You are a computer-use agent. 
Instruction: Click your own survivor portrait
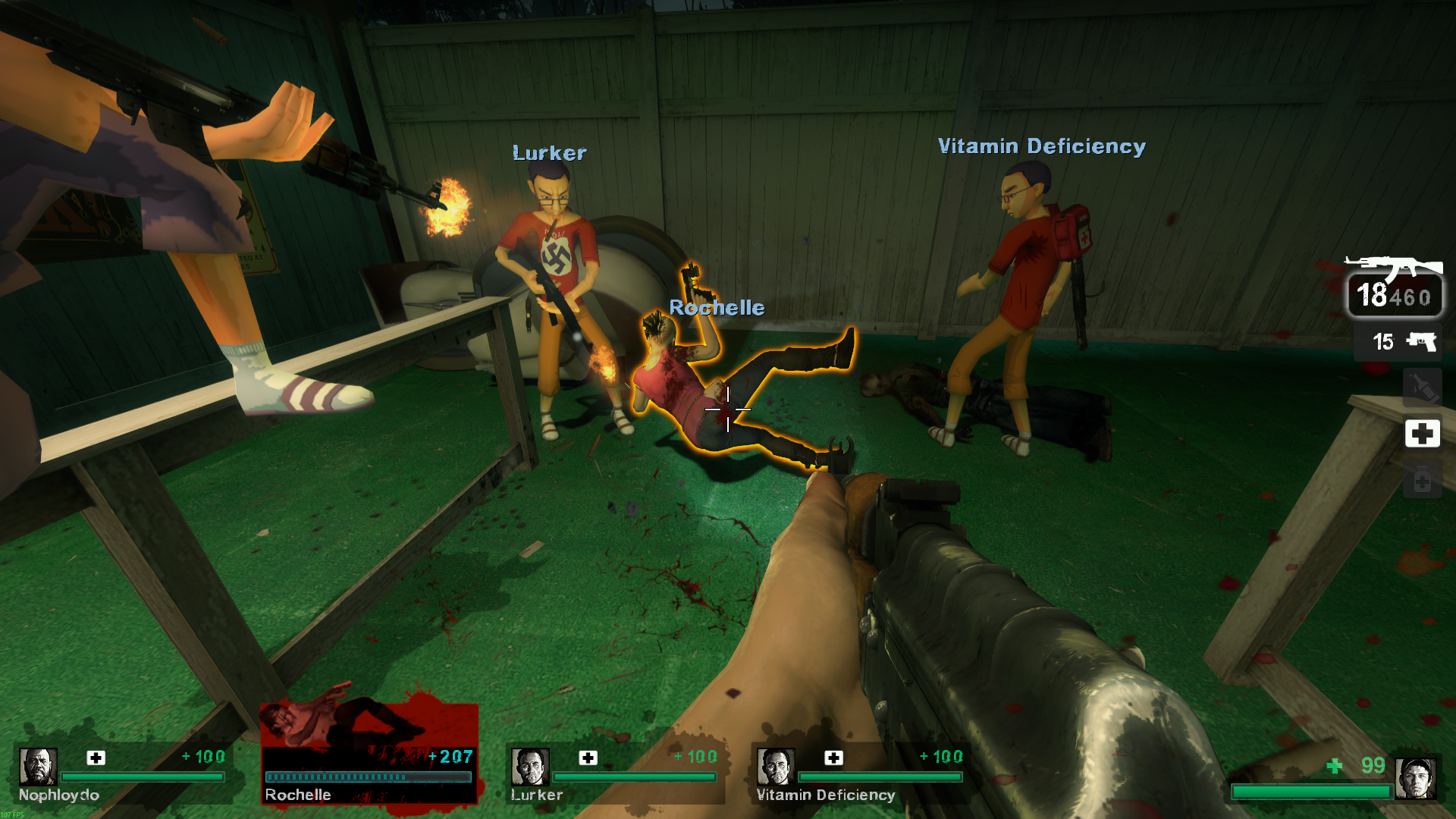pos(1415,778)
